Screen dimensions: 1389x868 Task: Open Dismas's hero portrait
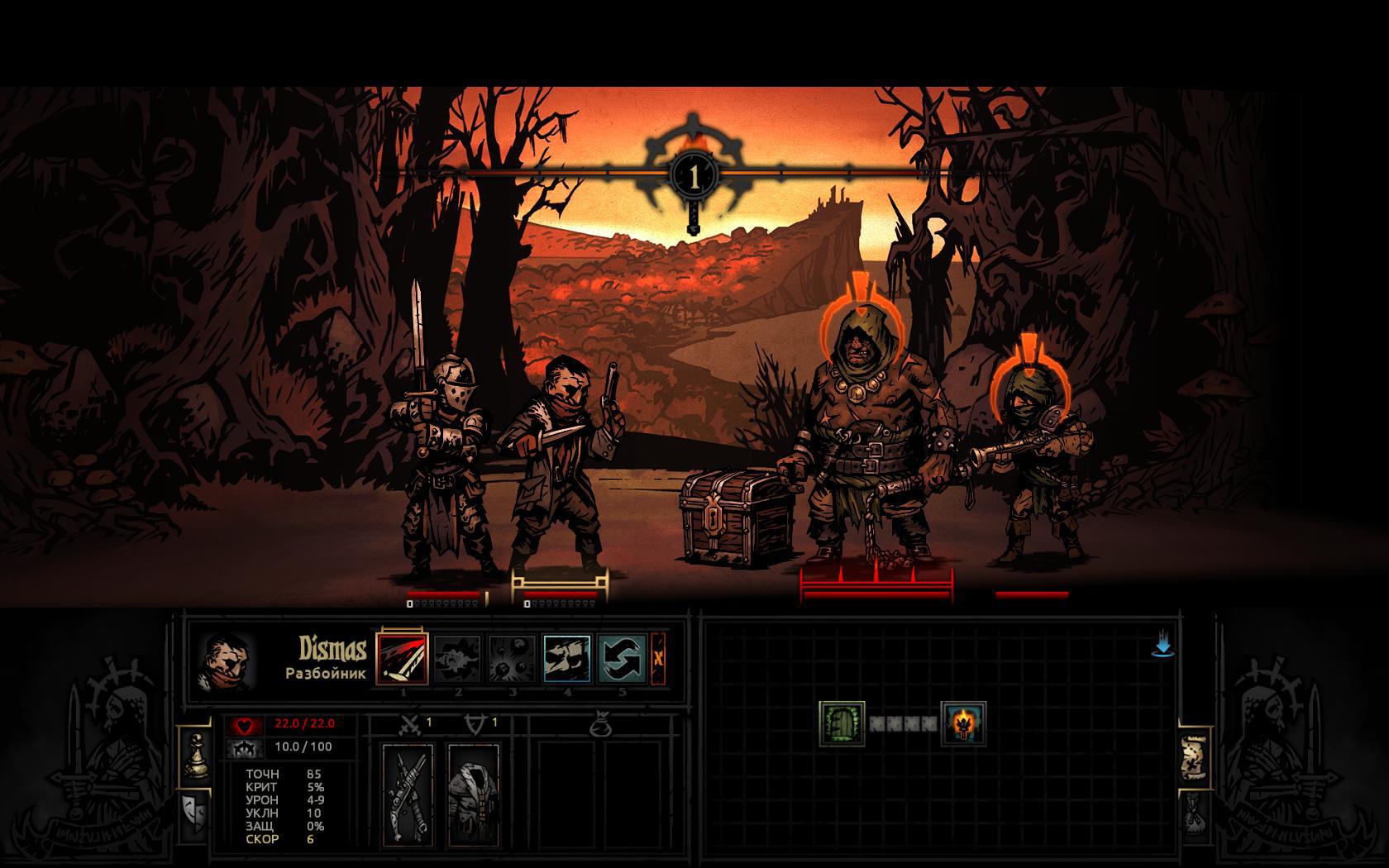[x=226, y=662]
